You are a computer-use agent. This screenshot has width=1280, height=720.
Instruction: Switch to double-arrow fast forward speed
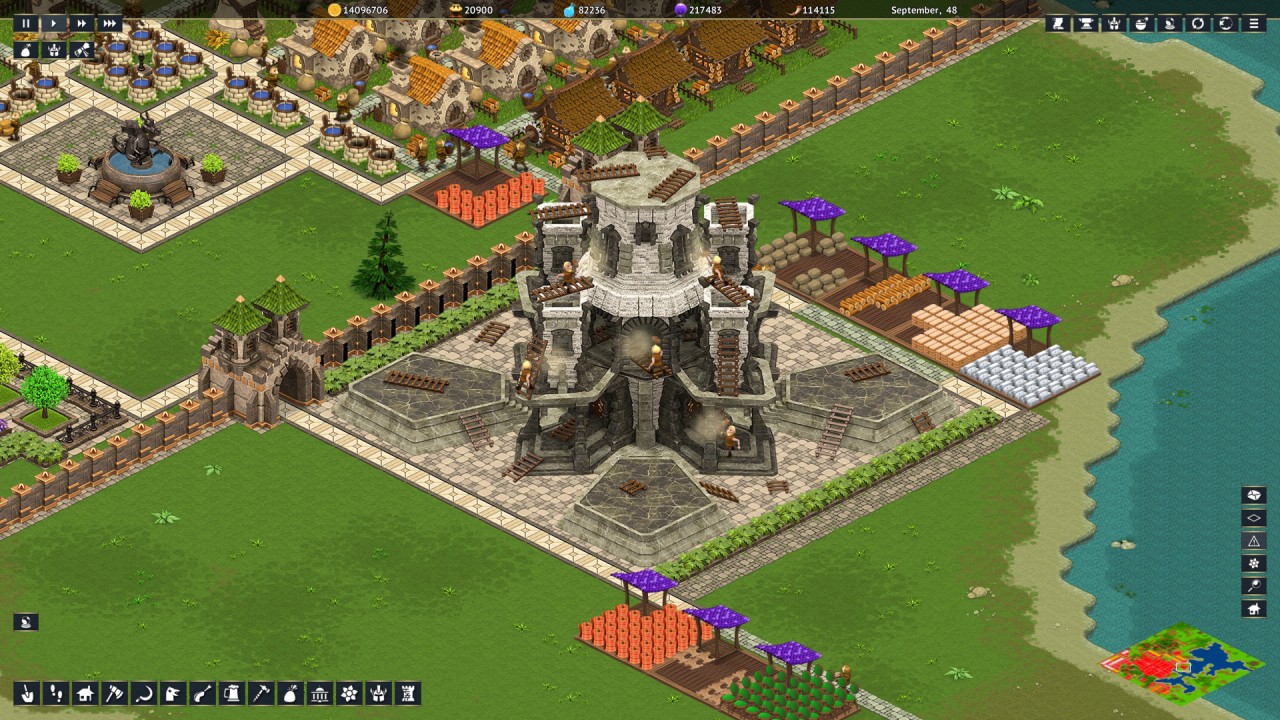82,23
